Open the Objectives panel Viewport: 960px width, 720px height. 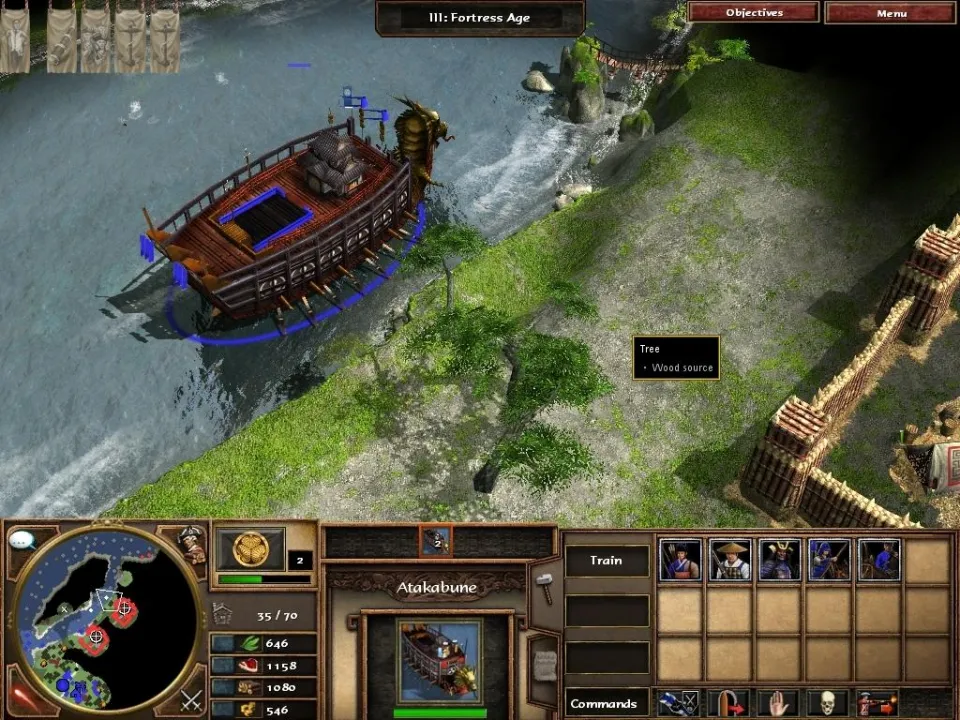754,13
